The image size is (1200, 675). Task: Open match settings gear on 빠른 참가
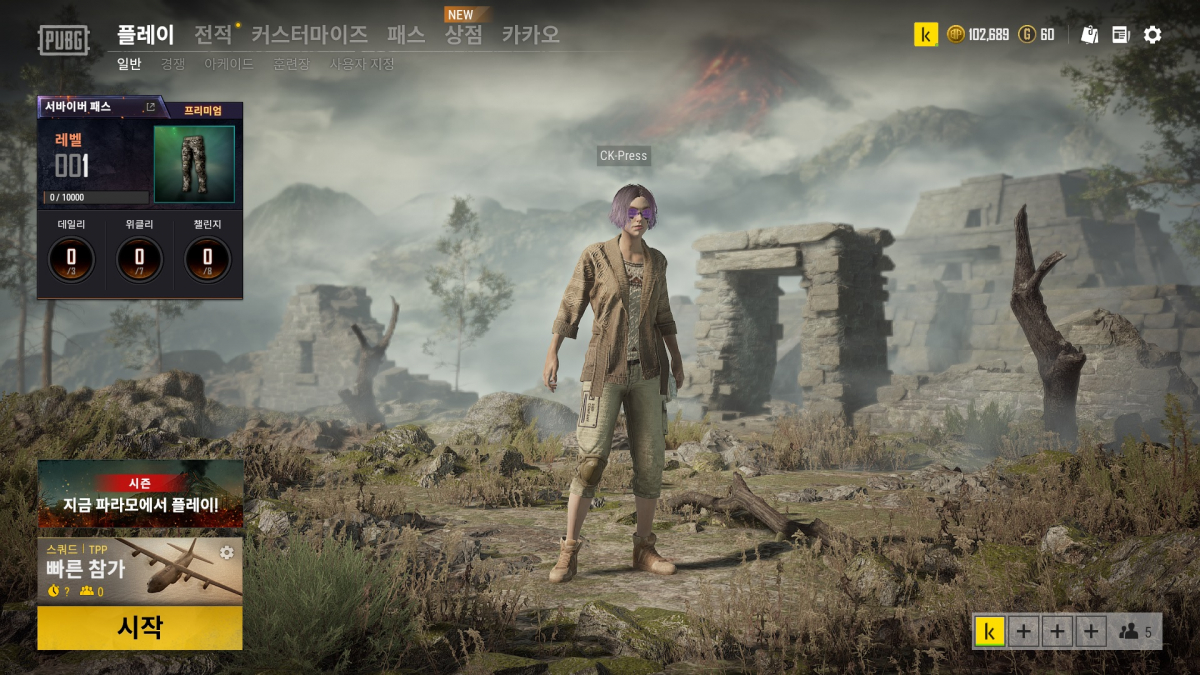coord(226,552)
